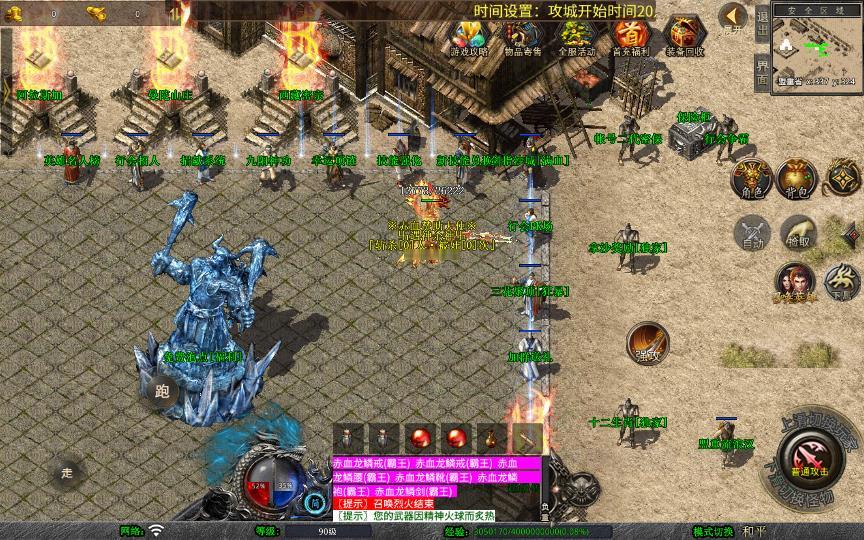
Task: Open the chat log message box
Action: [x=436, y=490]
